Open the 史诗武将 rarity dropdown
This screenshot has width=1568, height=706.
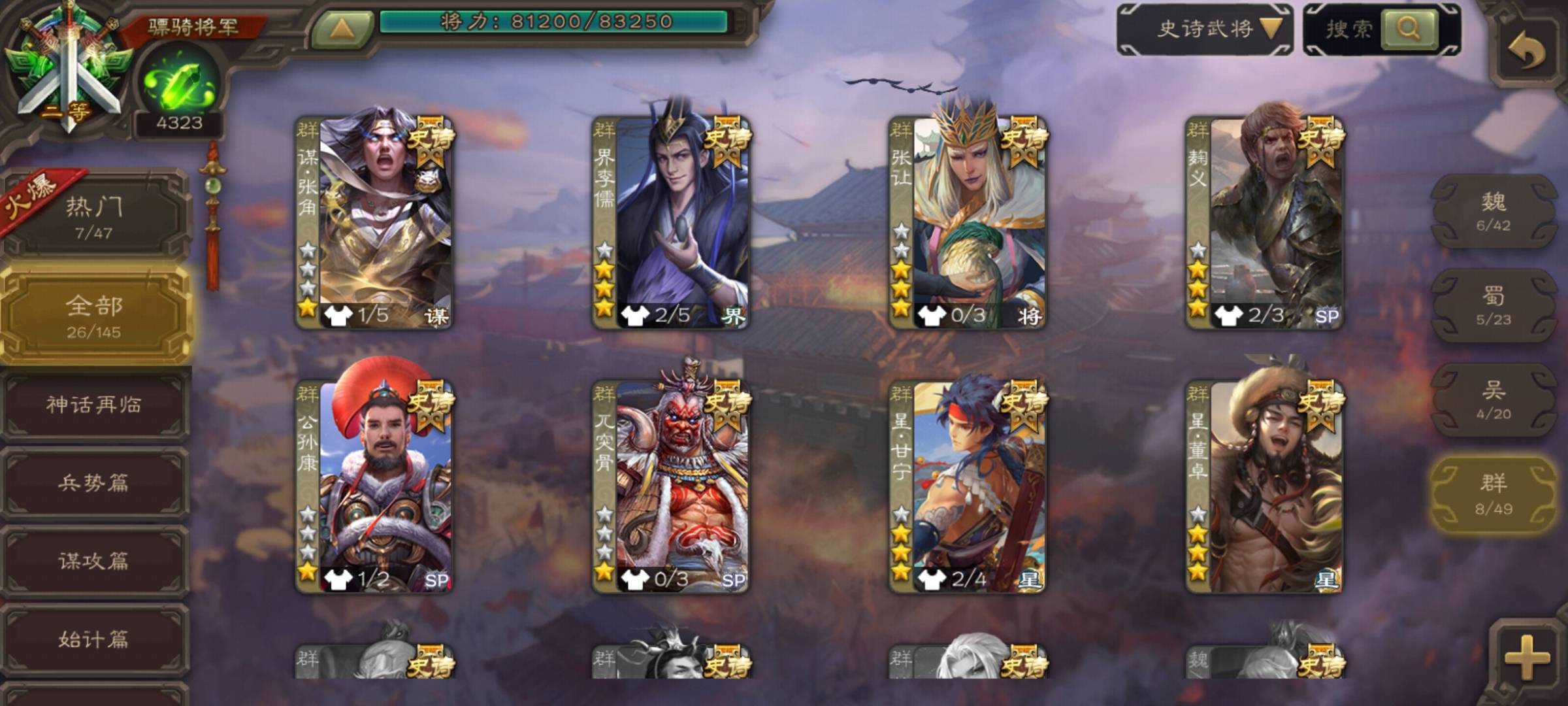coord(1205,29)
